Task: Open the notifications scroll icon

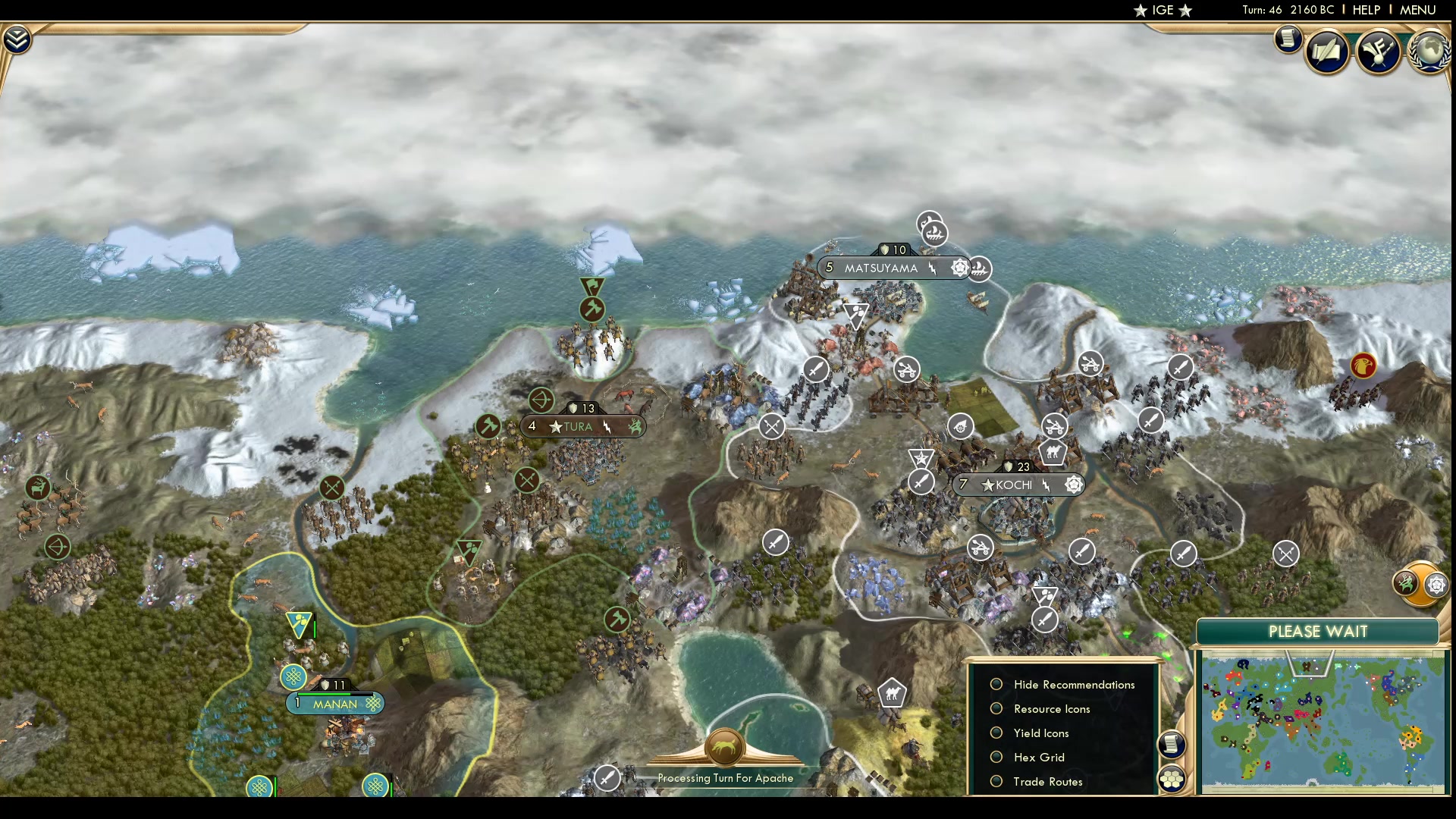Action: 1288,39
